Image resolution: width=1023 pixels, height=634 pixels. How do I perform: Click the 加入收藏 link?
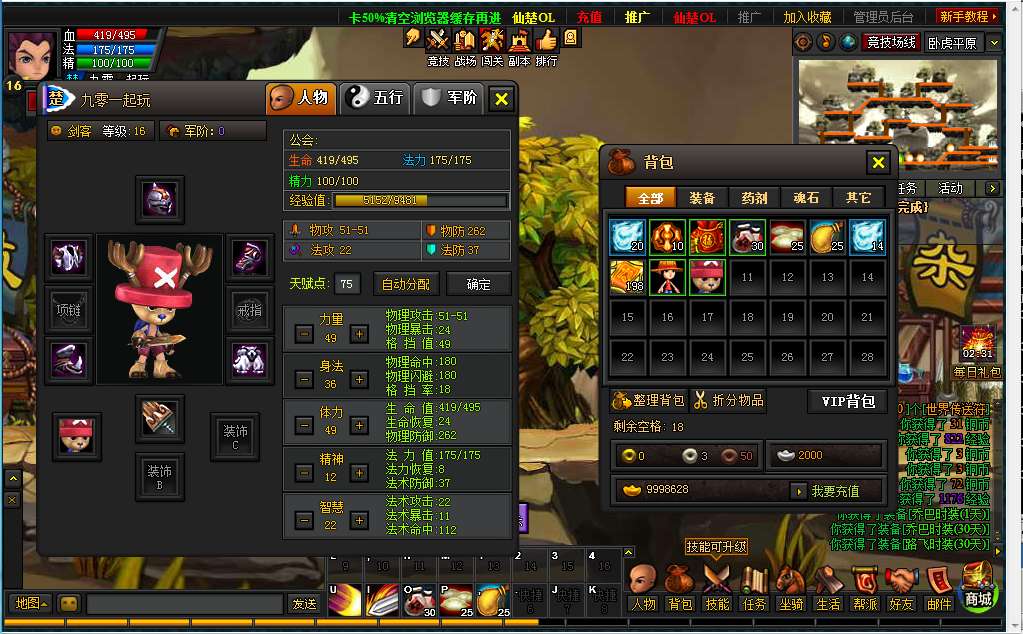(x=807, y=17)
